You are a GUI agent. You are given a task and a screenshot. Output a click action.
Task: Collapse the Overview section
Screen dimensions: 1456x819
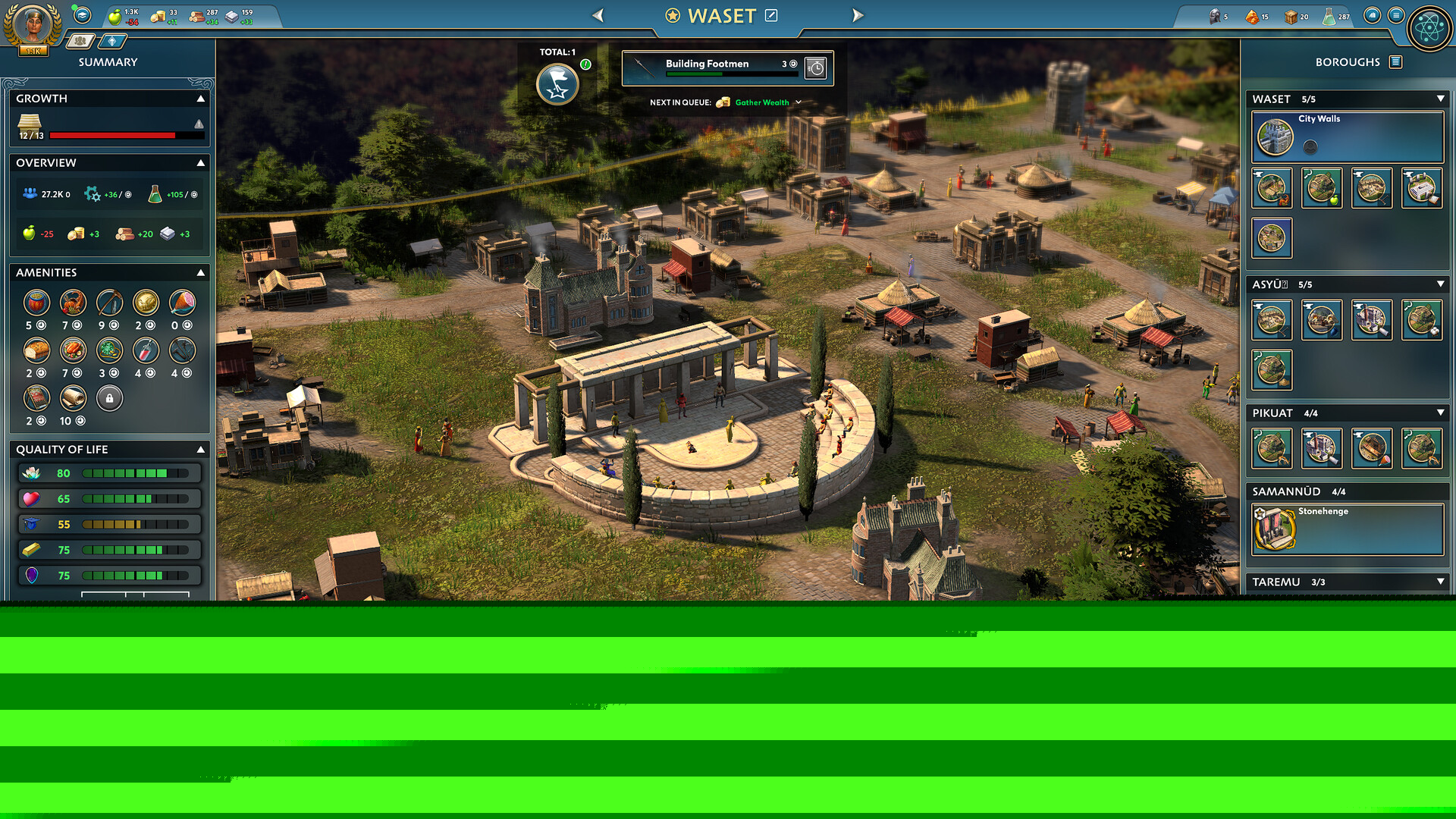[x=201, y=163]
